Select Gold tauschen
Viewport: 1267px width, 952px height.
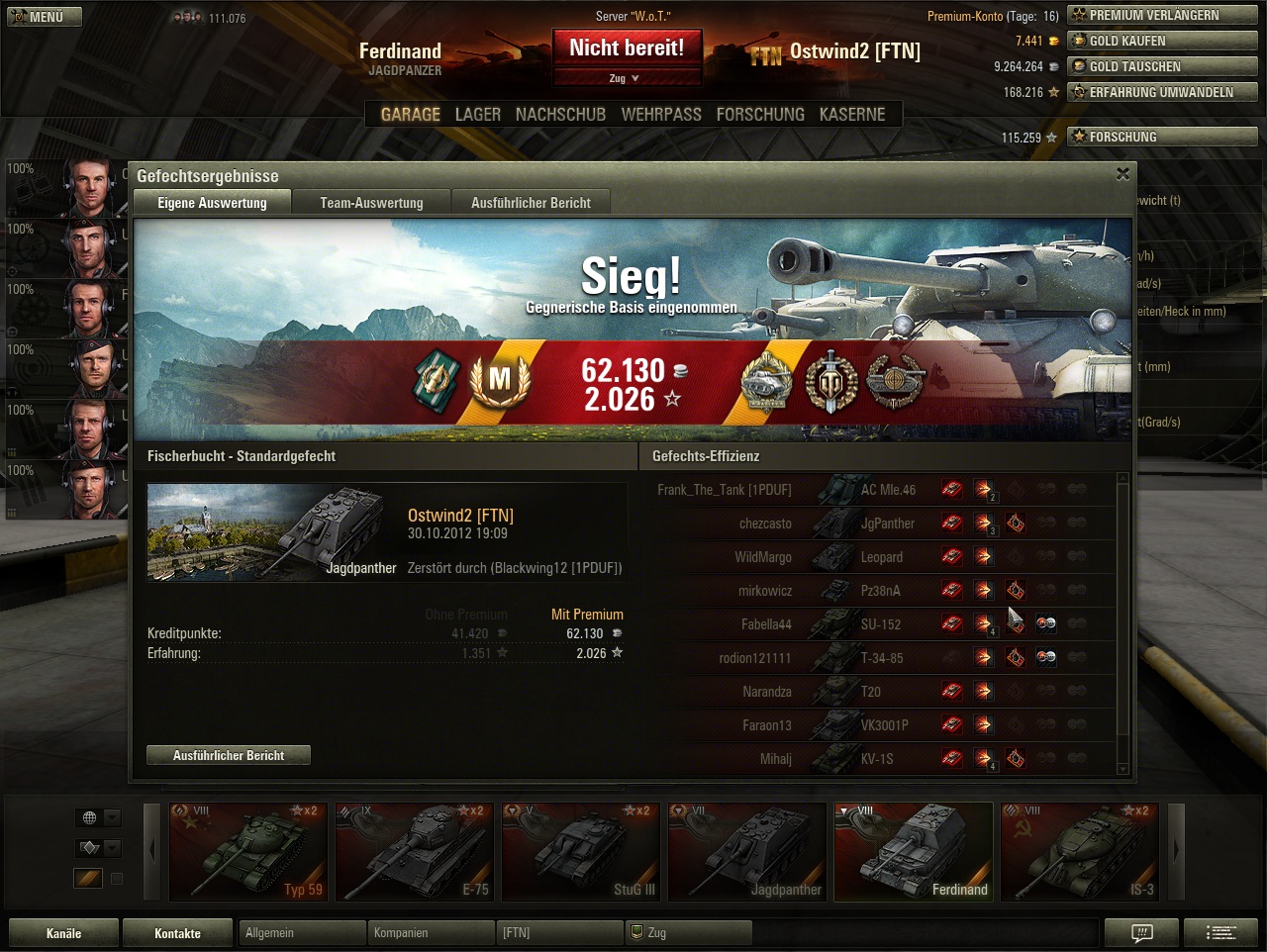click(x=1162, y=66)
